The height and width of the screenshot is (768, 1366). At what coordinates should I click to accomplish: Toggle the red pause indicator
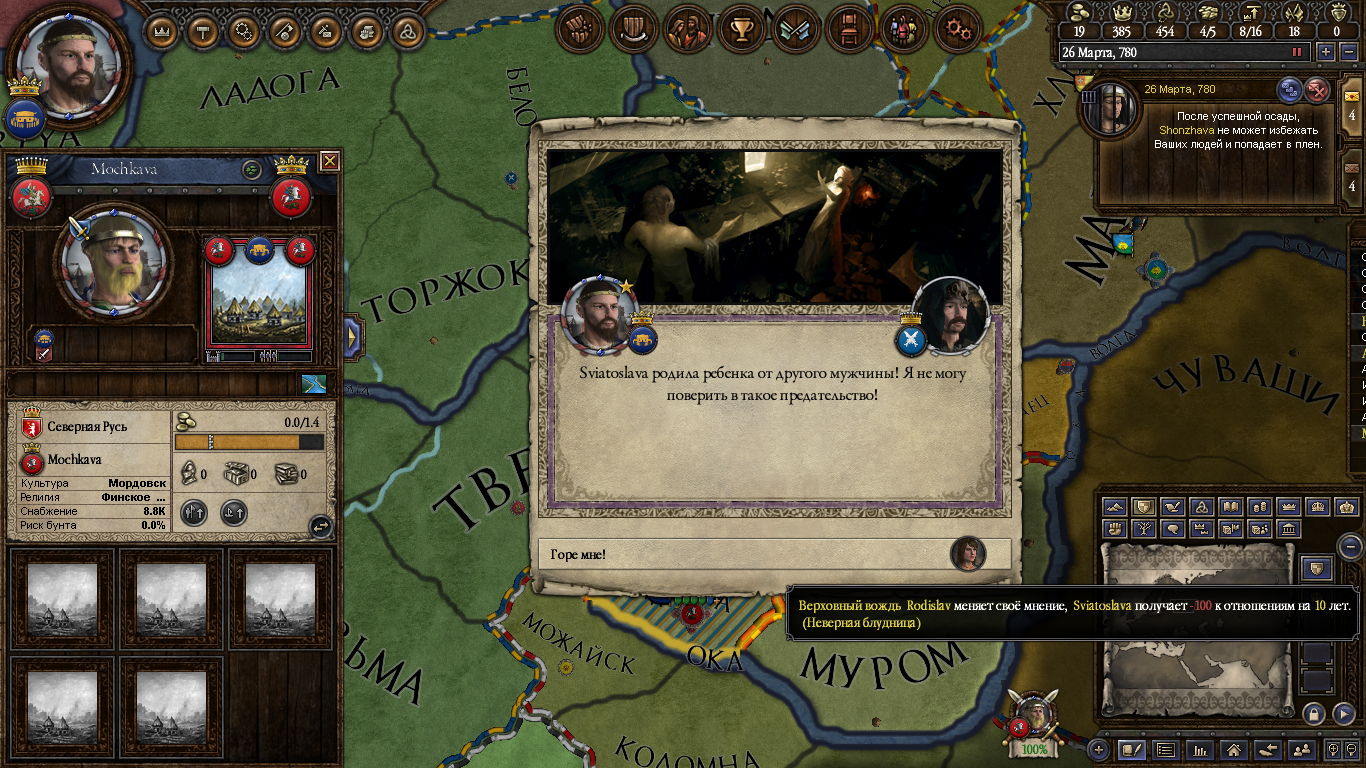pos(1297,52)
